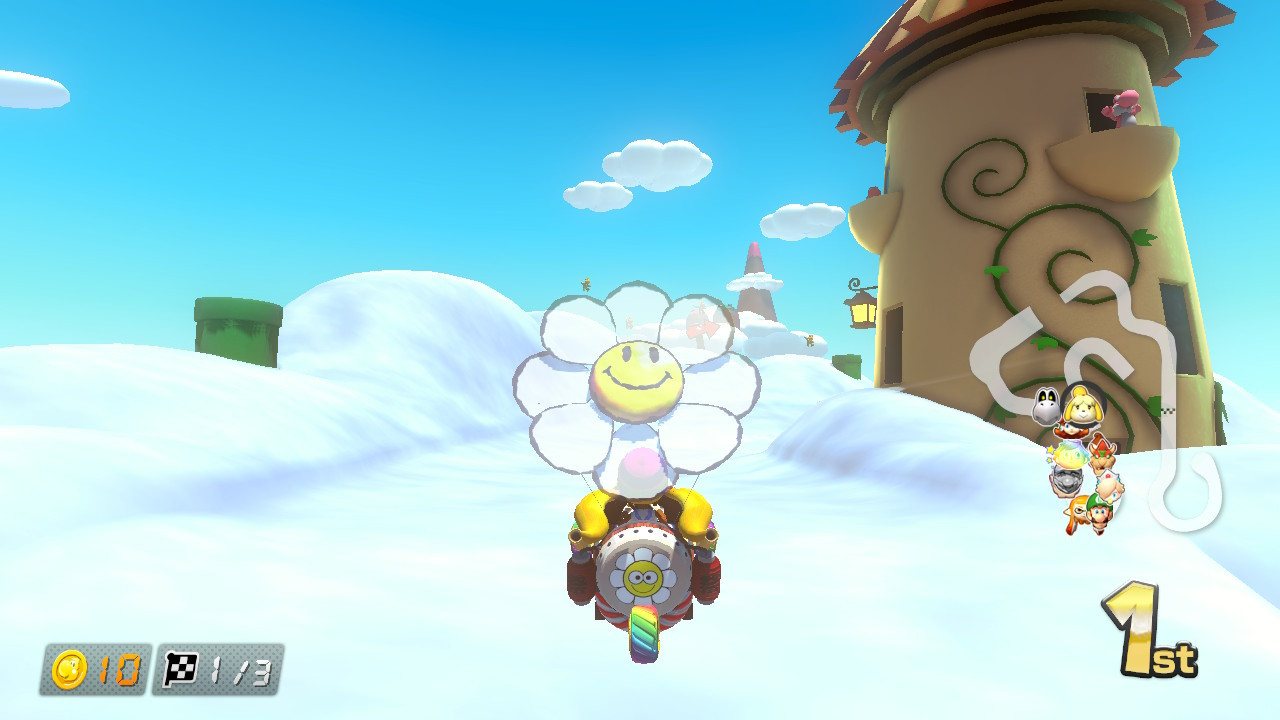Screen dimensions: 1280x720
Task: Click Rosalina's icon on the minimap
Action: coord(1109,486)
